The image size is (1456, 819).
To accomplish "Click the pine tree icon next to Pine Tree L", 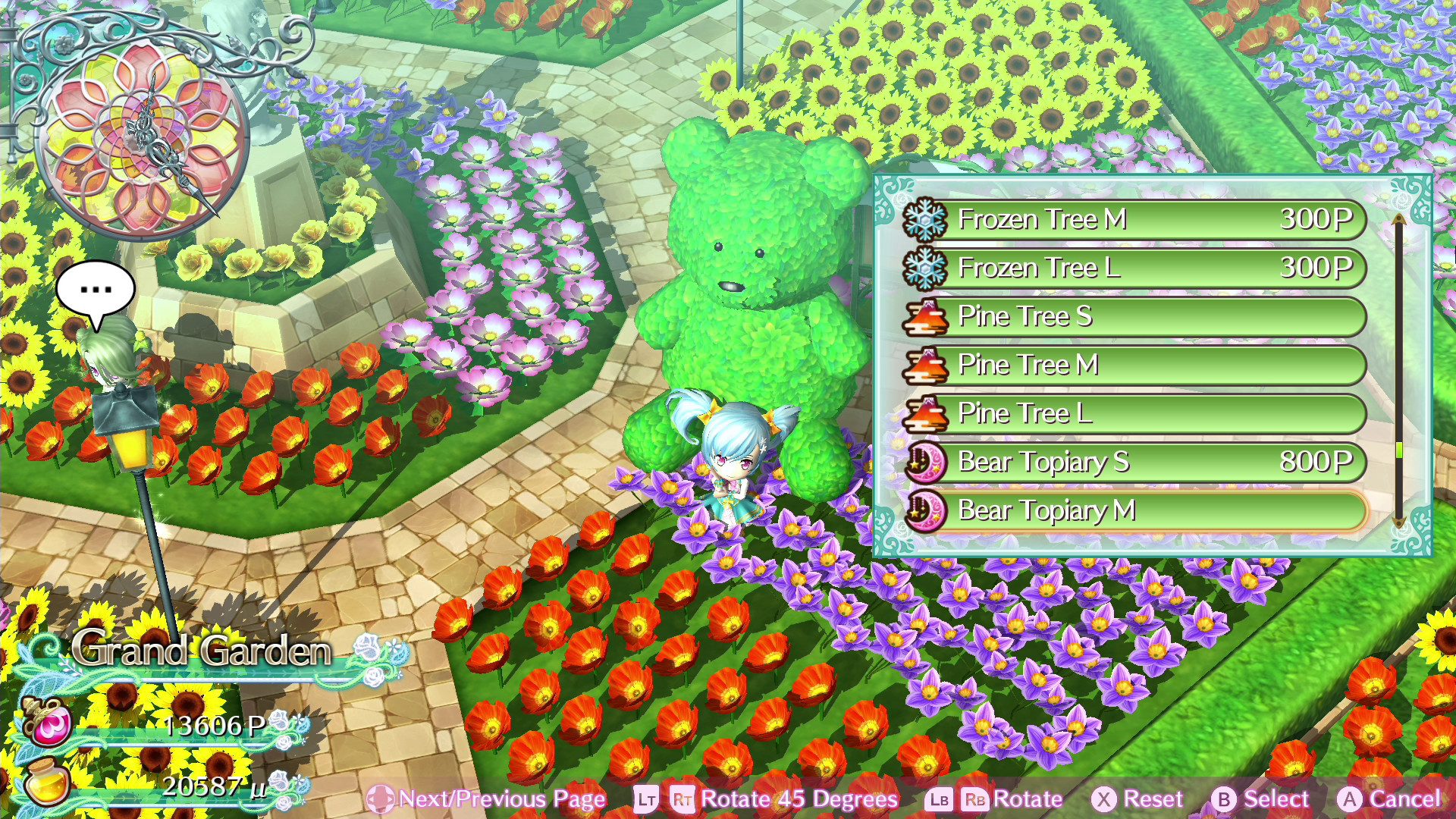I will click(x=926, y=414).
